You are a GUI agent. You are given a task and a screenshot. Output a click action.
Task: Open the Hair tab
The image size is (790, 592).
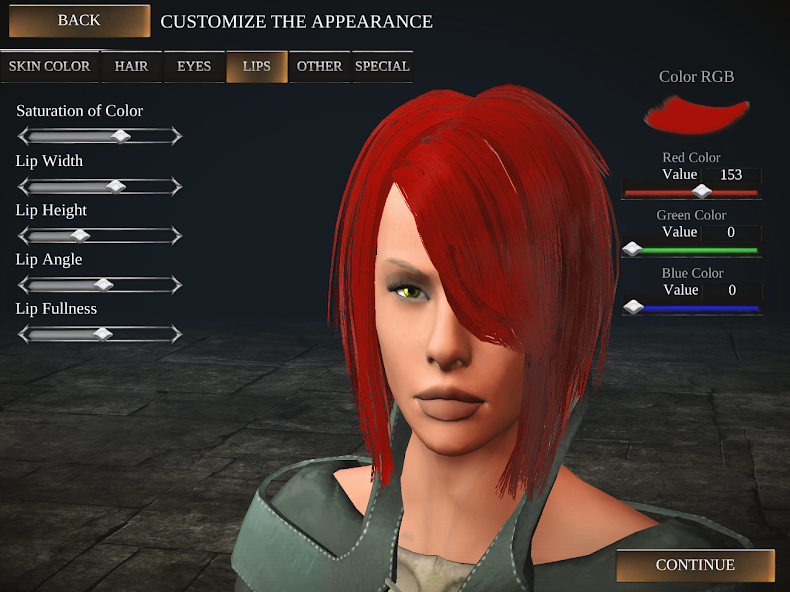131,67
